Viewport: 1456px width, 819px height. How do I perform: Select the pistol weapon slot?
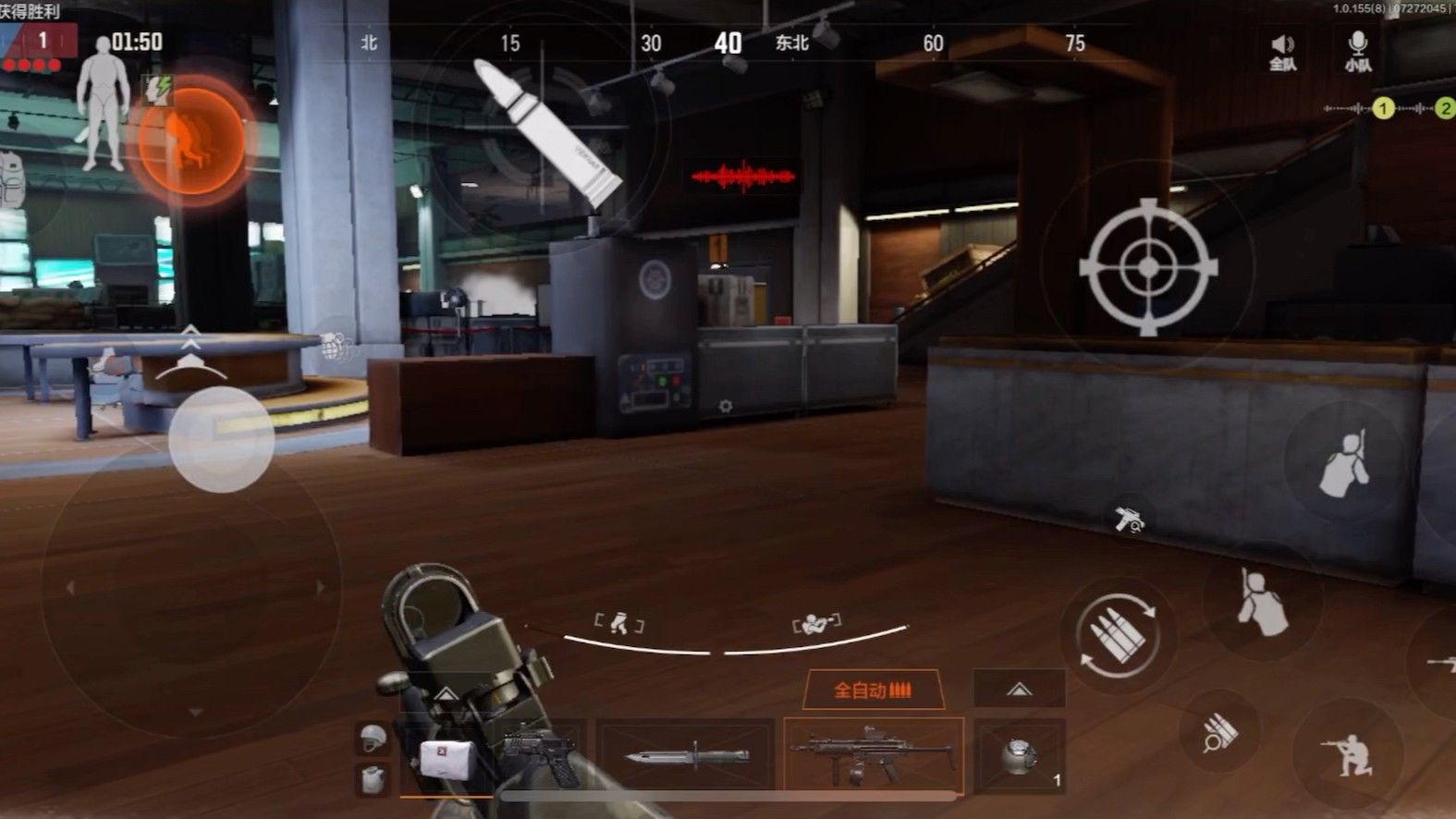pyautogui.click(x=541, y=755)
